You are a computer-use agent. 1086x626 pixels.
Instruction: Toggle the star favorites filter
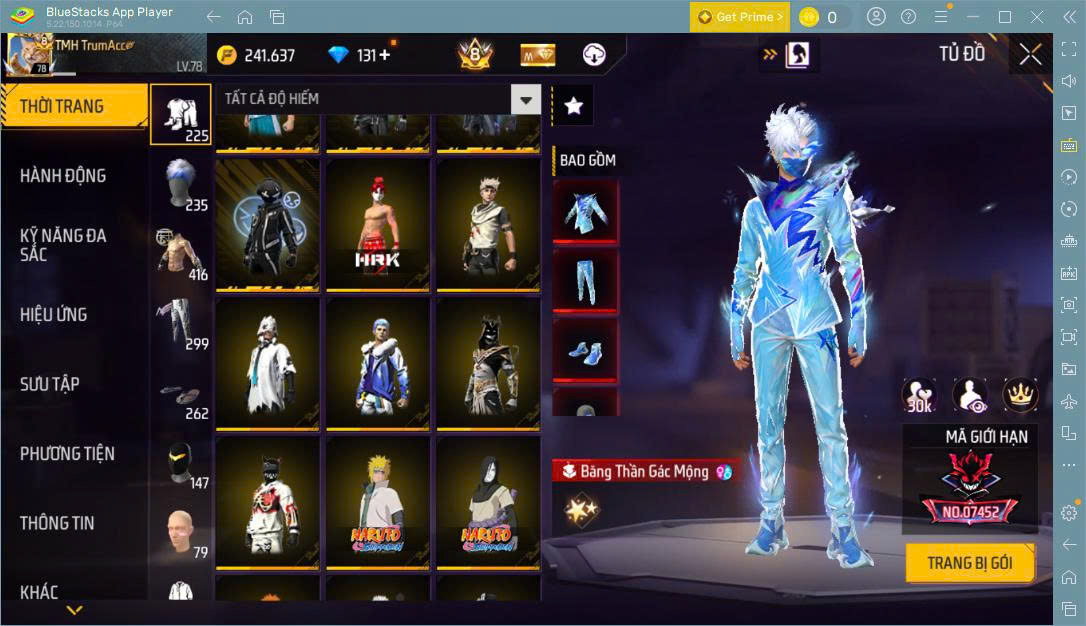click(574, 106)
